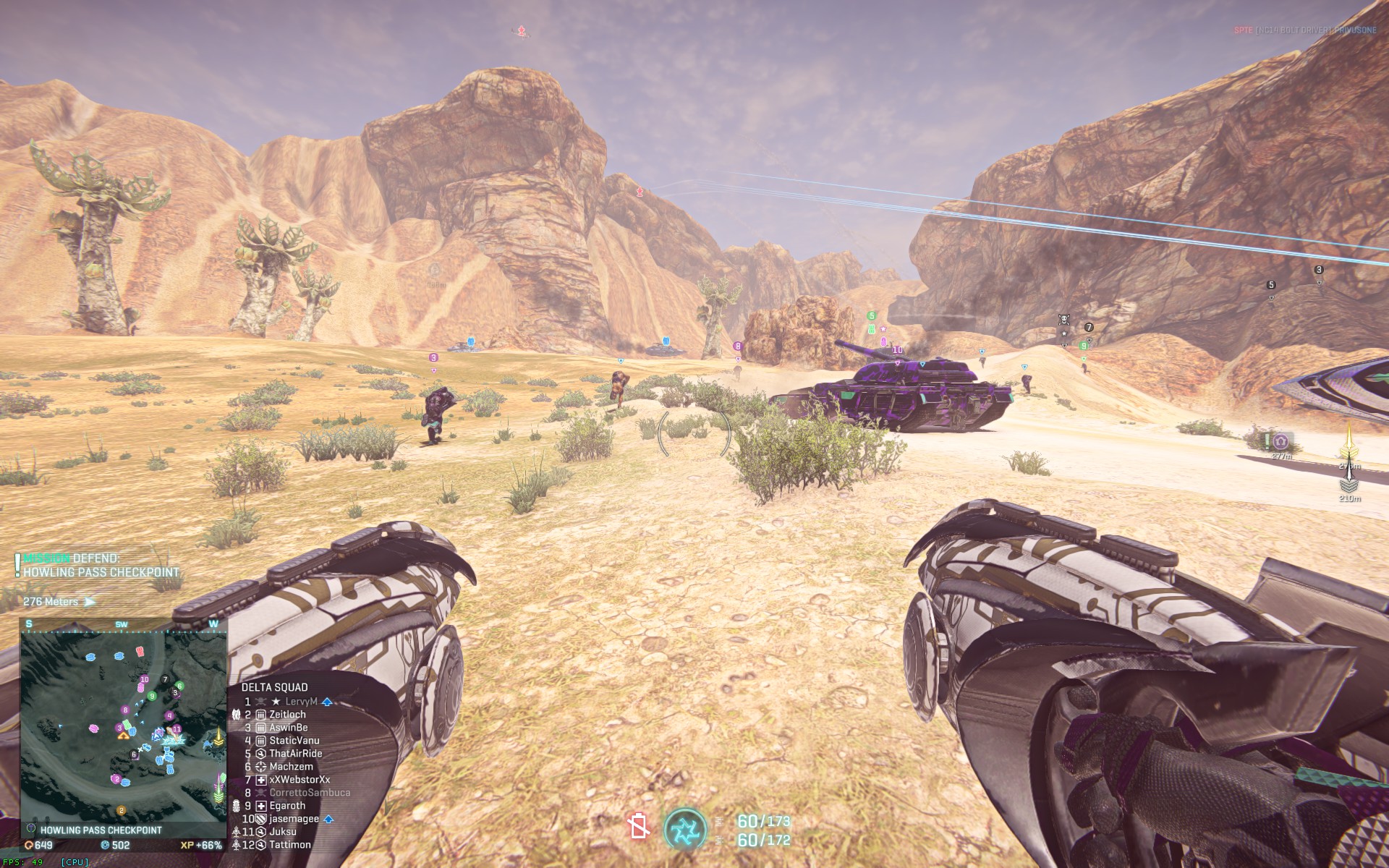This screenshot has width=1389, height=868.
Task: Pick jasemagee in the squad roster
Action: pyautogui.click(x=294, y=819)
